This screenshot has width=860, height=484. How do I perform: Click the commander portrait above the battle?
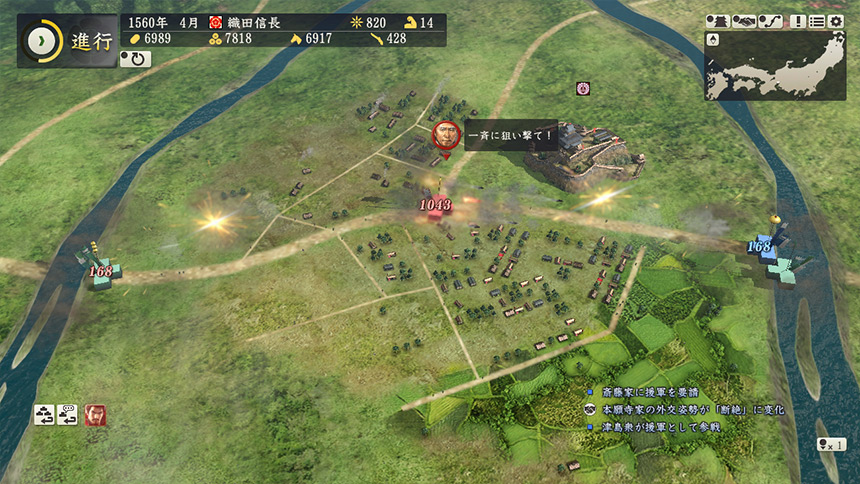(x=446, y=137)
